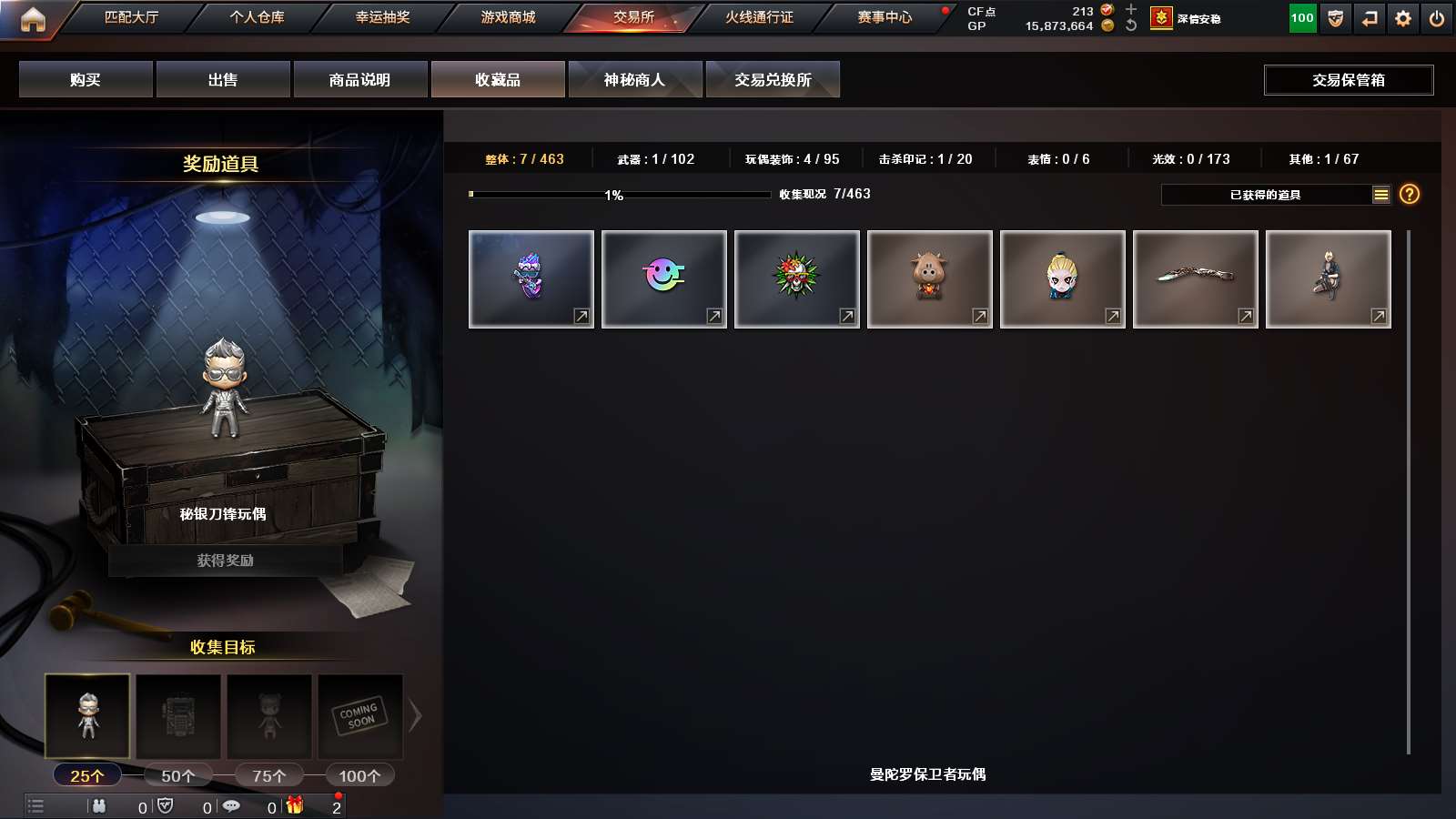Toggle the list view icon beside 已获得的道具
This screenshot has height=819, width=1456.
[1380, 194]
